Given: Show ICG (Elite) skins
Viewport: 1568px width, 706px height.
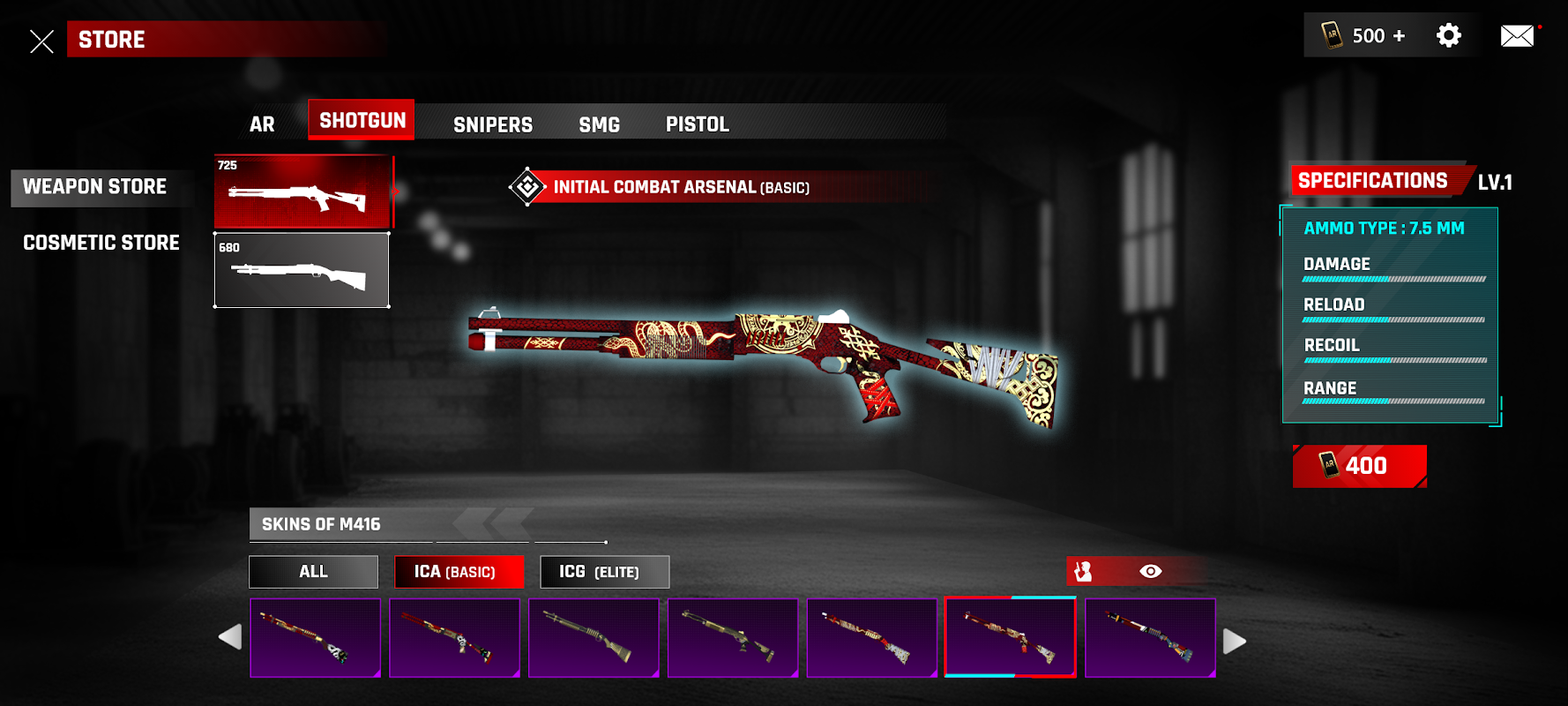Looking at the screenshot, I should point(604,572).
